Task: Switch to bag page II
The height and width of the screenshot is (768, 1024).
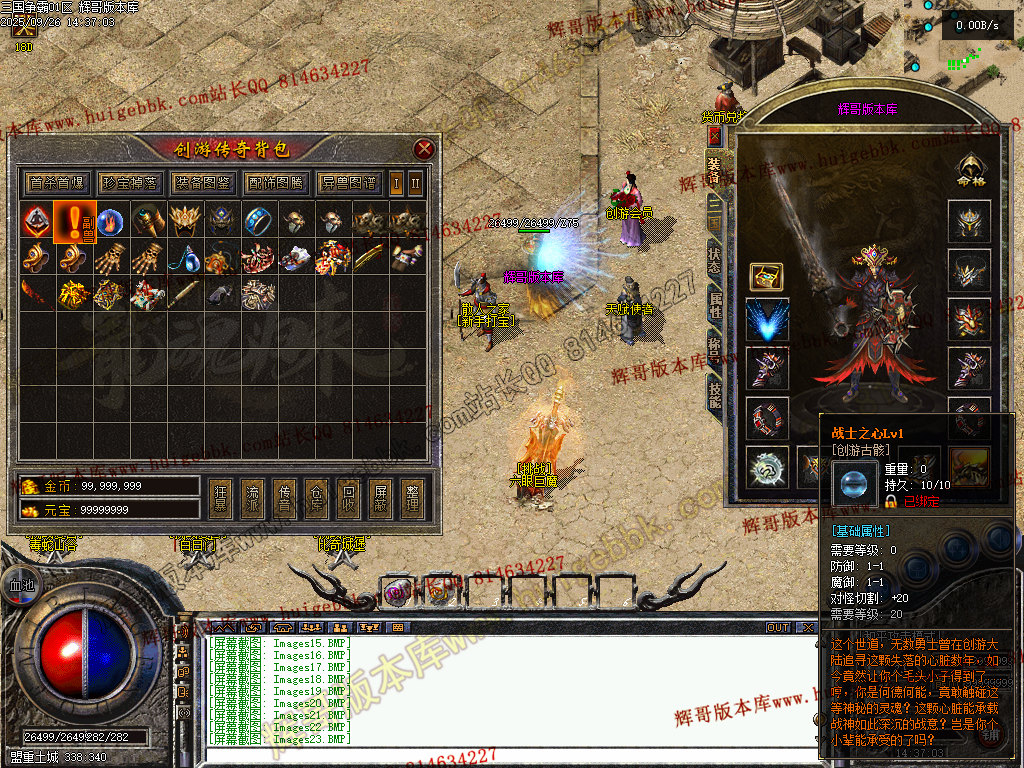Action: tap(416, 183)
